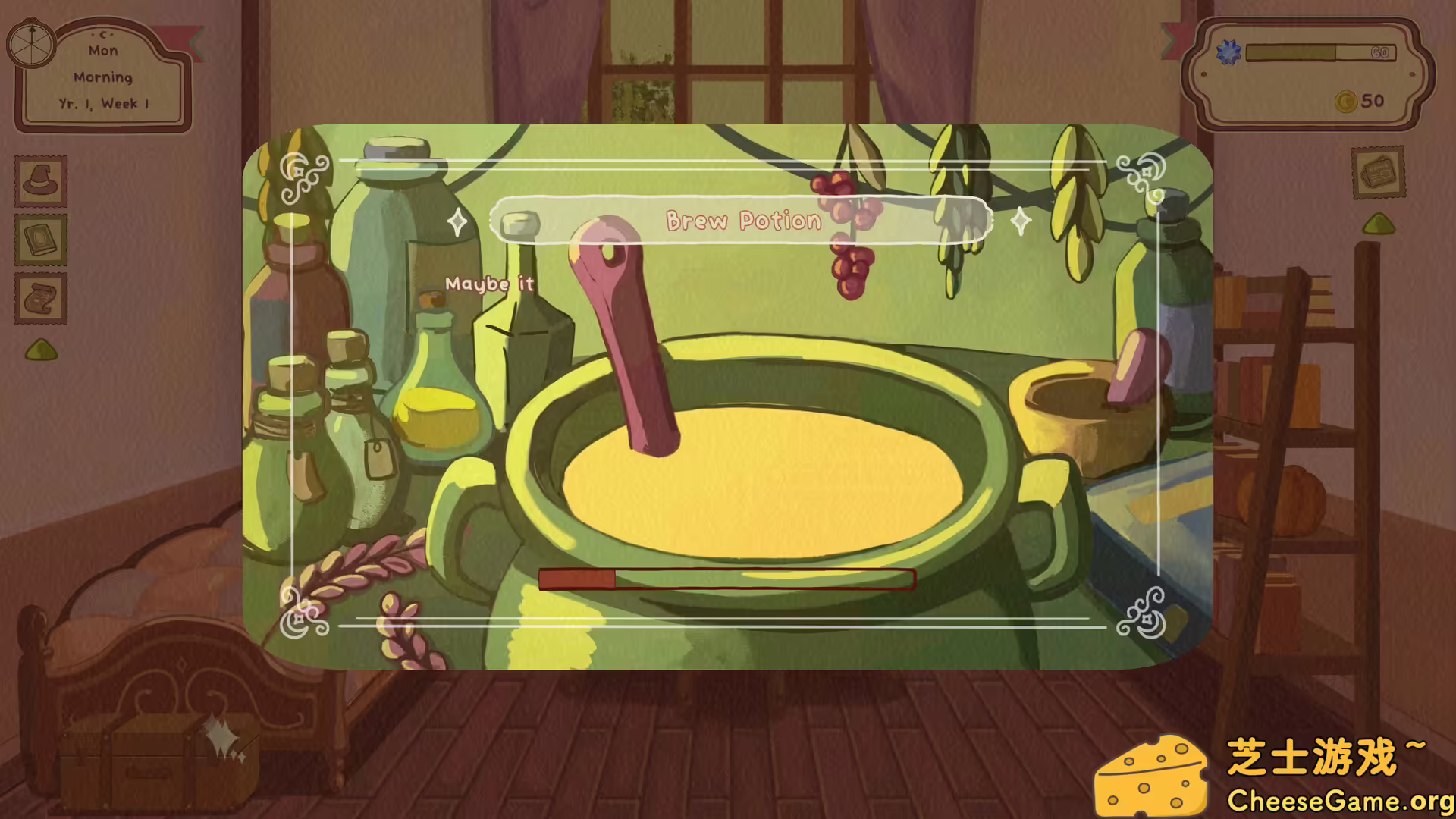
Task: Click the moon symbol on the date plaque
Action: pyautogui.click(x=102, y=33)
